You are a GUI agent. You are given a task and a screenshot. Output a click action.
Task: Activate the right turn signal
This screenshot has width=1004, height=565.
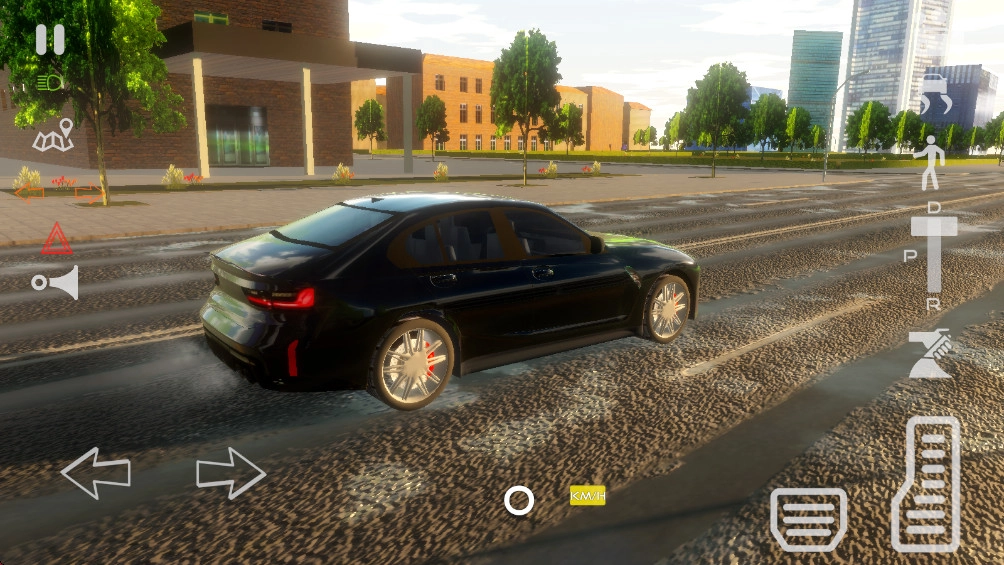(x=89, y=192)
